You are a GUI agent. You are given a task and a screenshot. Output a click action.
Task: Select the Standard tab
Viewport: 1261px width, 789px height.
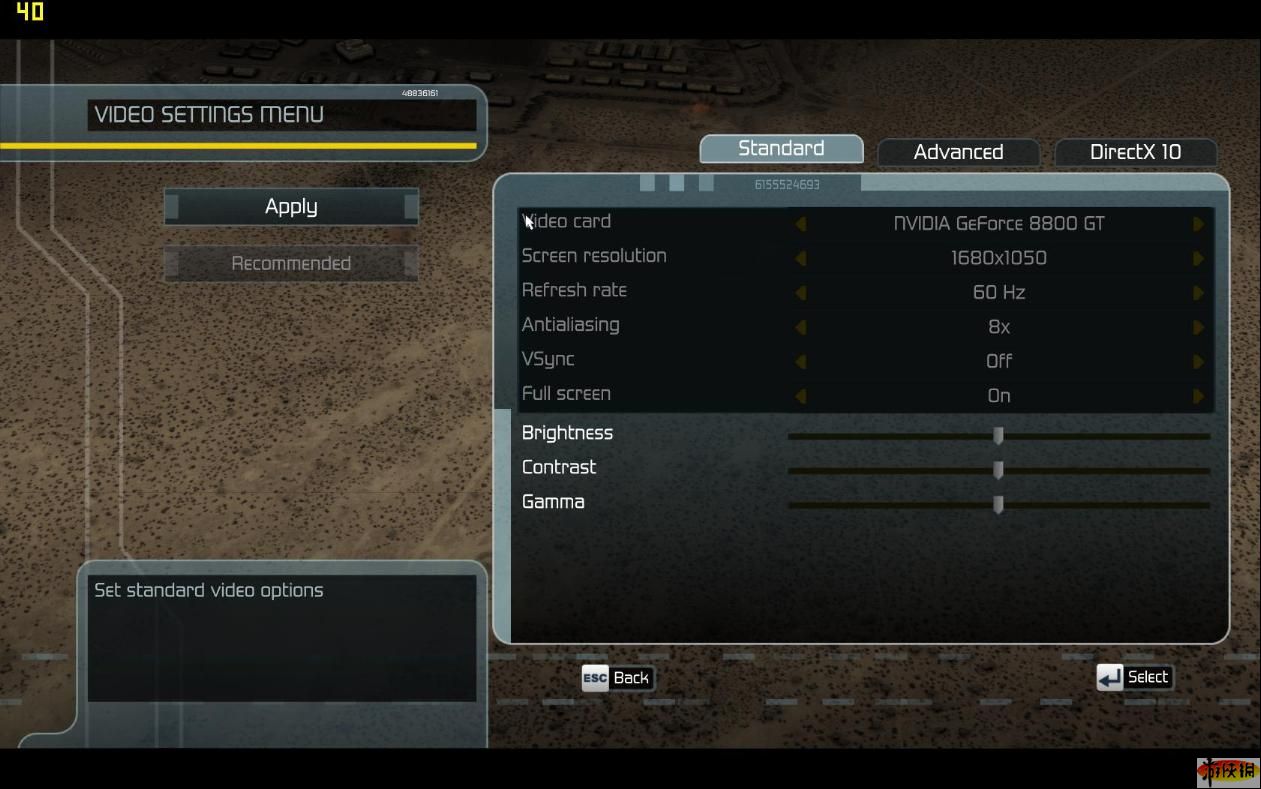click(x=781, y=149)
